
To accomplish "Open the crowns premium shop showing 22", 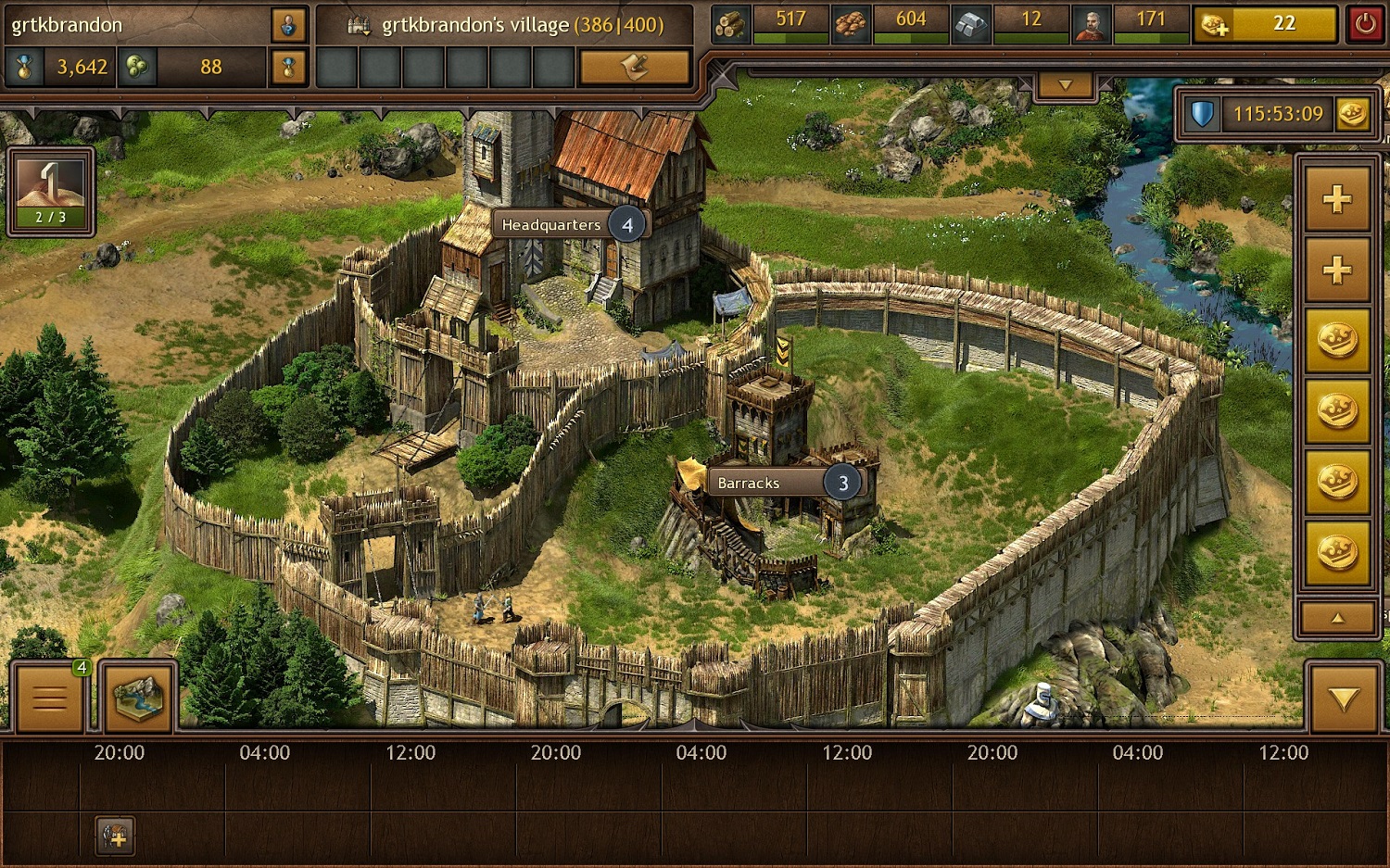I will point(1264,24).
